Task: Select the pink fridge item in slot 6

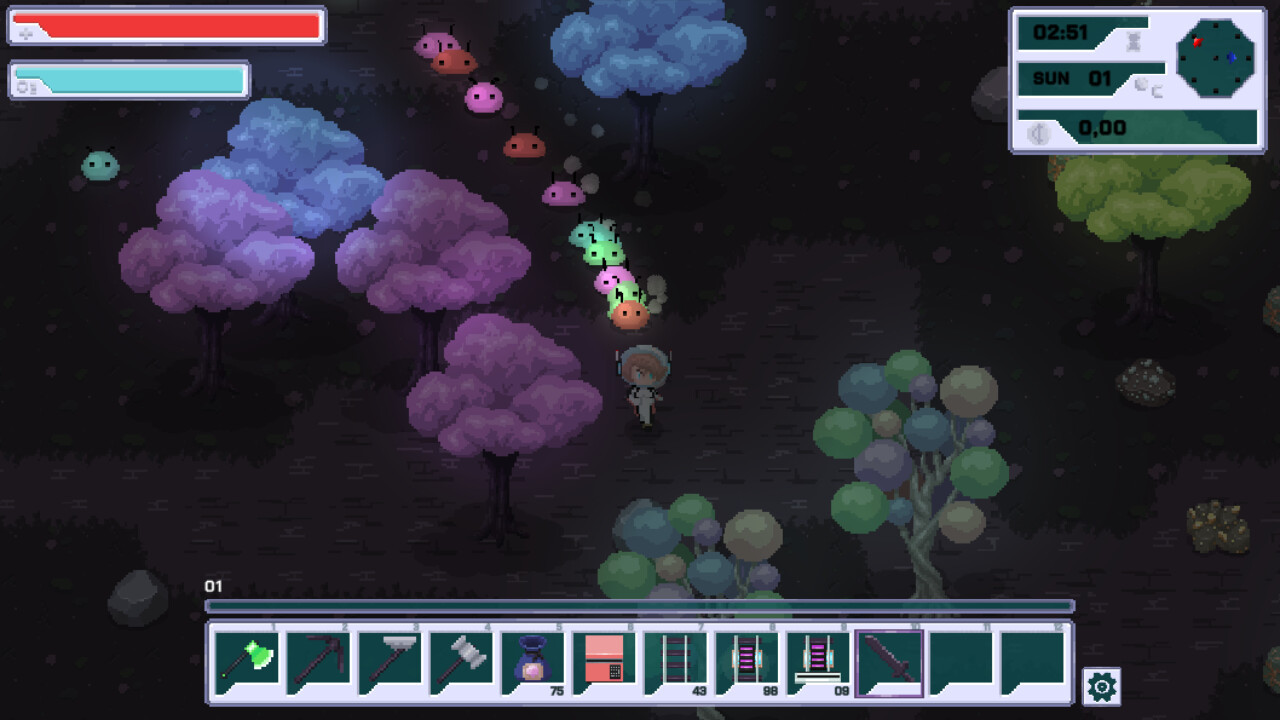Action: [x=605, y=660]
